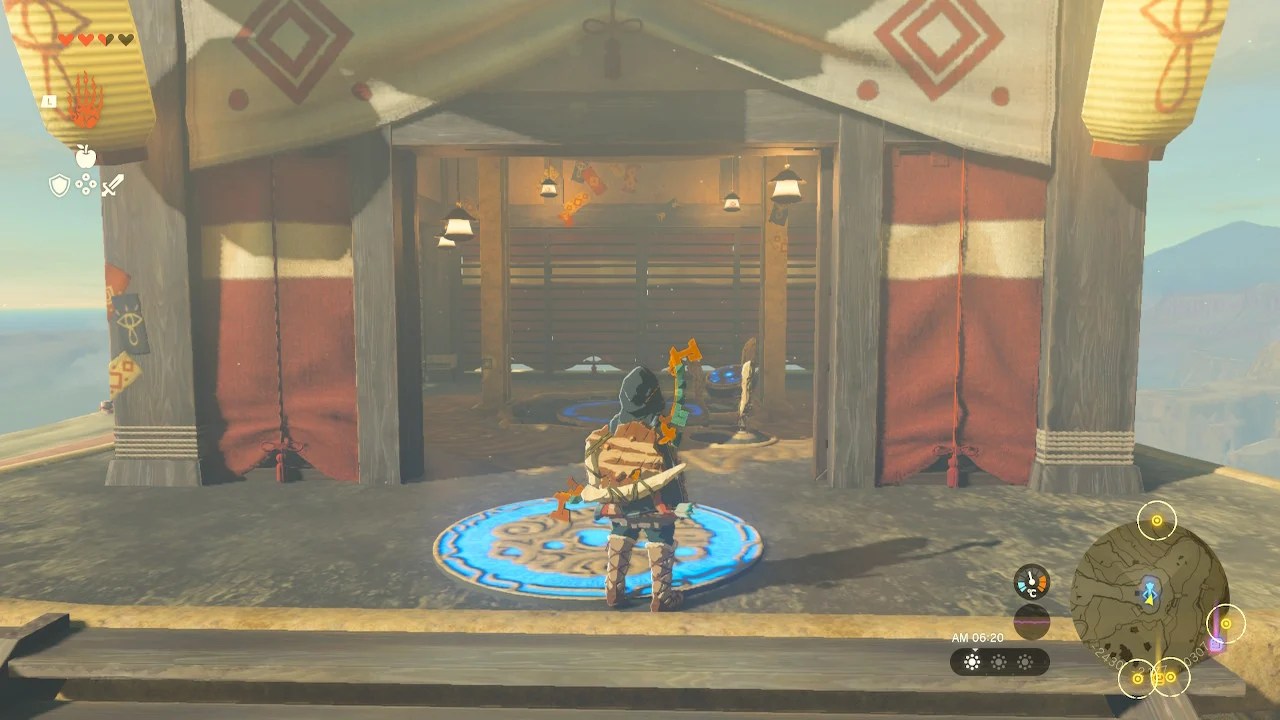The image size is (1280, 720).
Task: Click the noise meter circle below the thermometer
Action: click(1031, 622)
